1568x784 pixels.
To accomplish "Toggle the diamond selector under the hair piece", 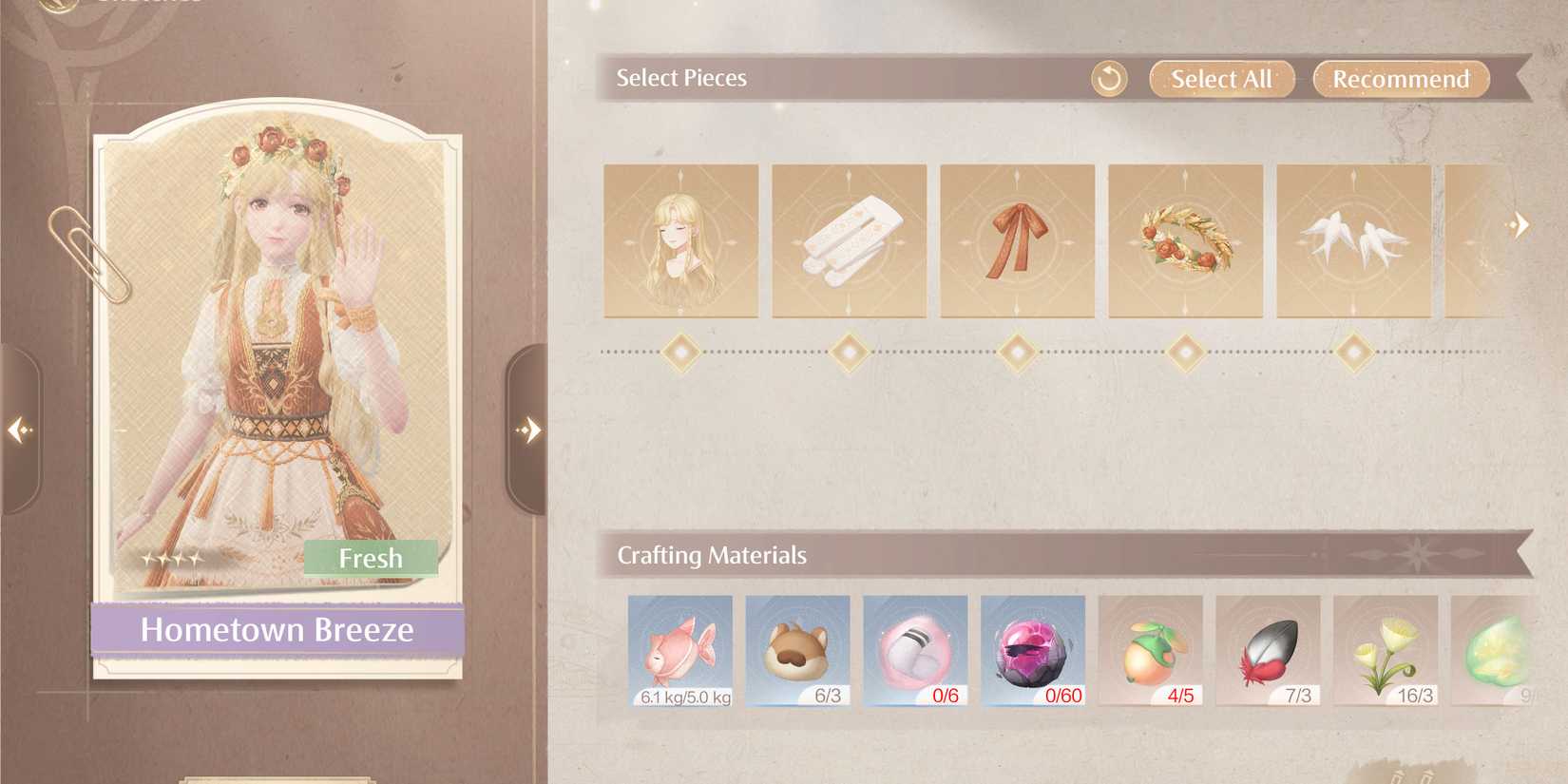I will pos(679,351).
